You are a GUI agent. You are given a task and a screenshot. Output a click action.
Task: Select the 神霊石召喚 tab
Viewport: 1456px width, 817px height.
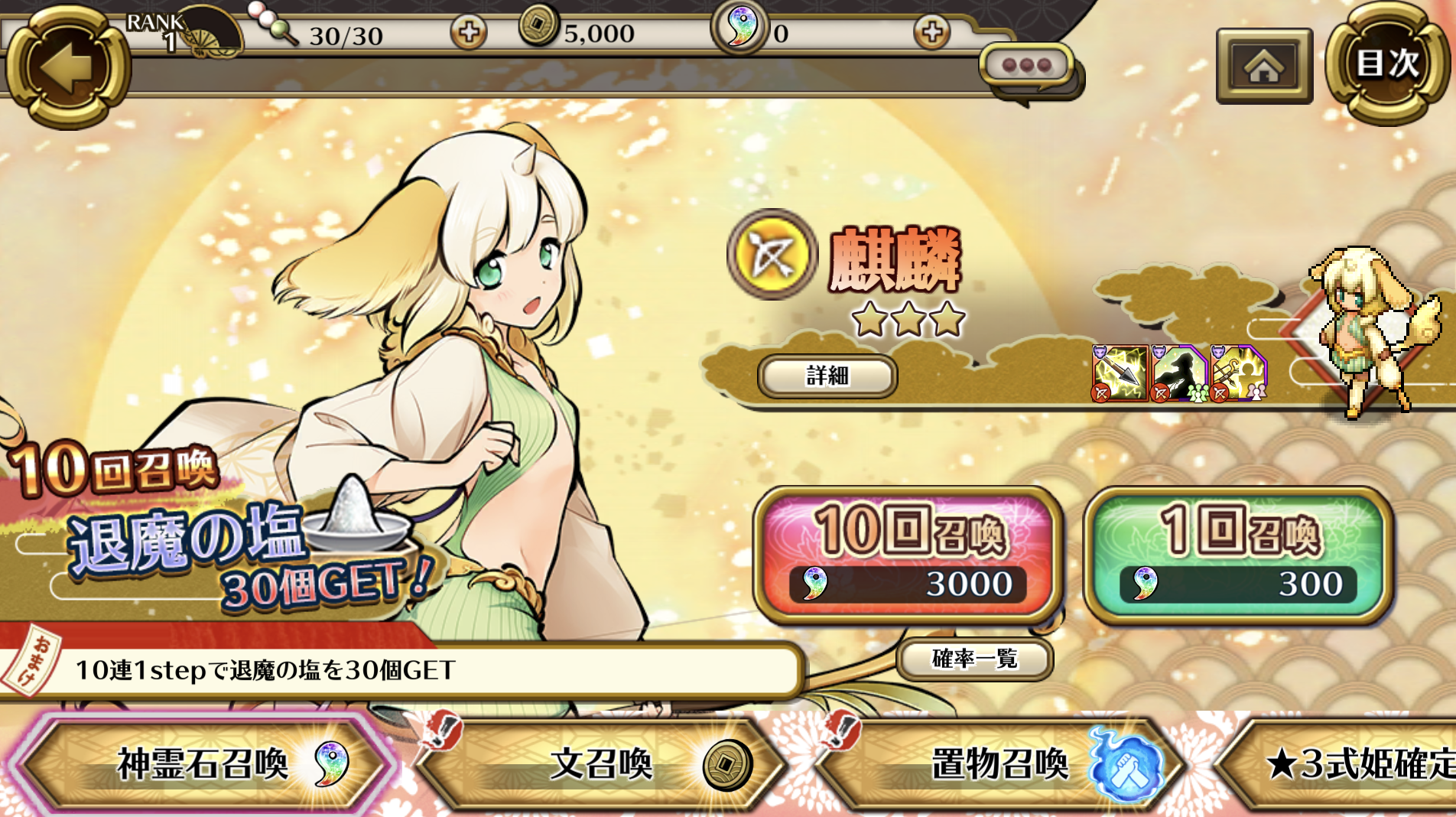(203, 763)
